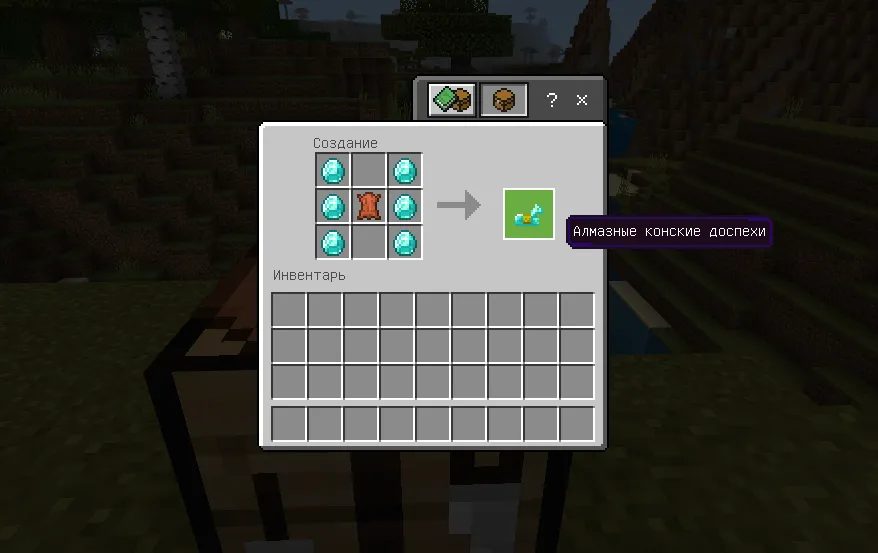Select the leather in the center crafting slot

coord(368,207)
